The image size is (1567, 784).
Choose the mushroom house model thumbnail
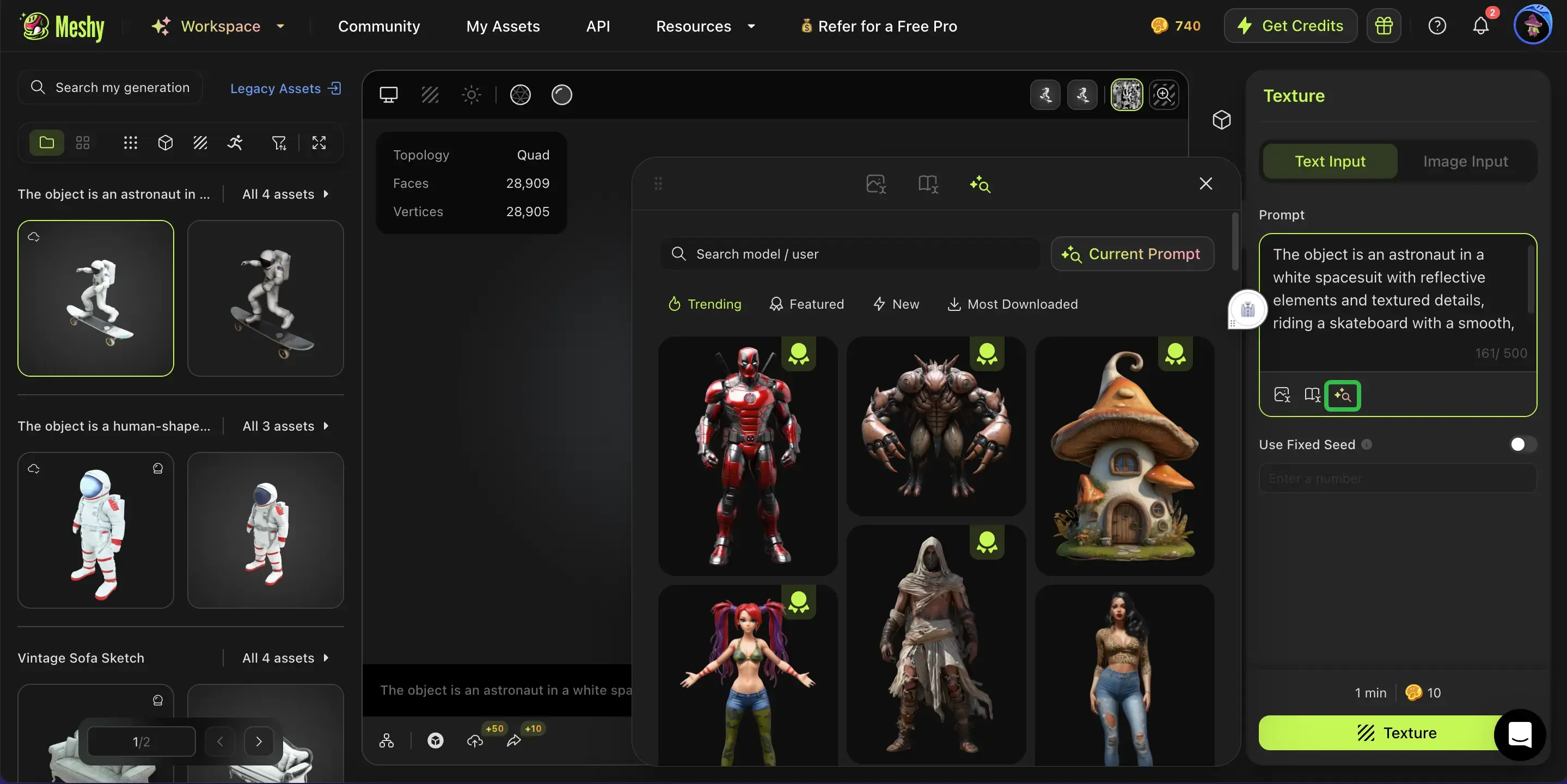(x=1124, y=456)
